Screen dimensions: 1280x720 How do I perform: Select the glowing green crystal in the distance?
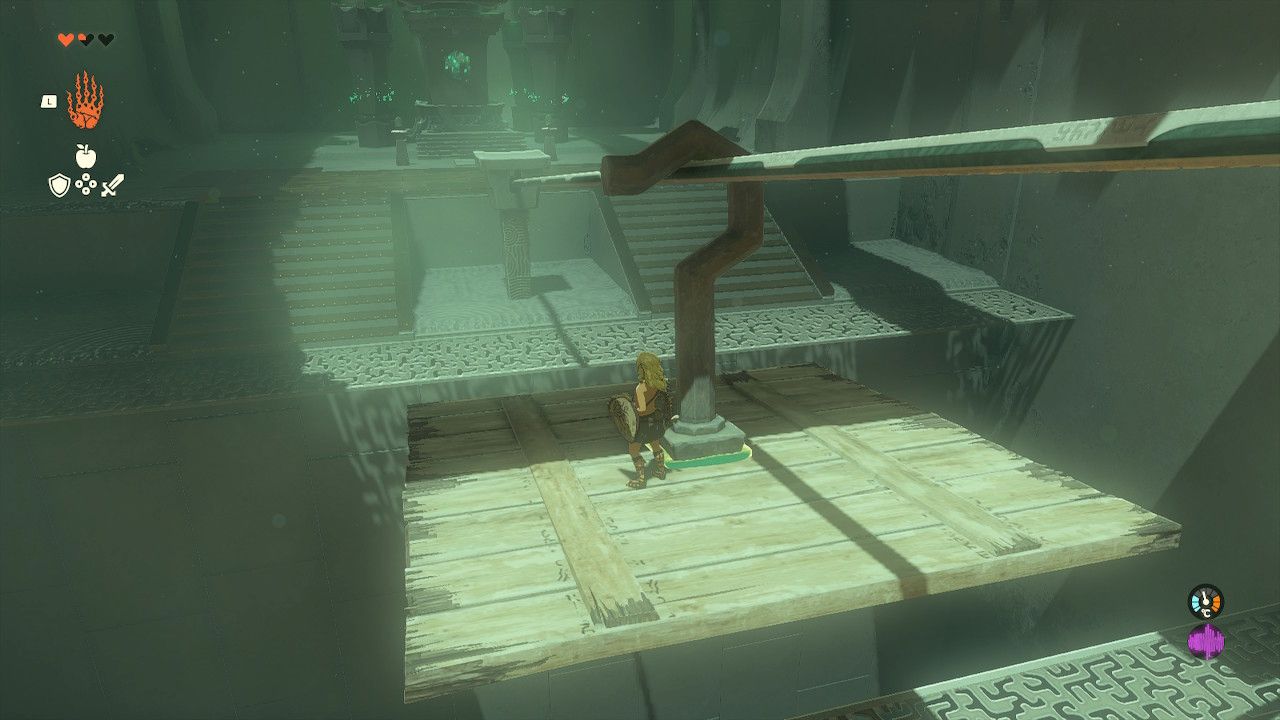pos(455,60)
